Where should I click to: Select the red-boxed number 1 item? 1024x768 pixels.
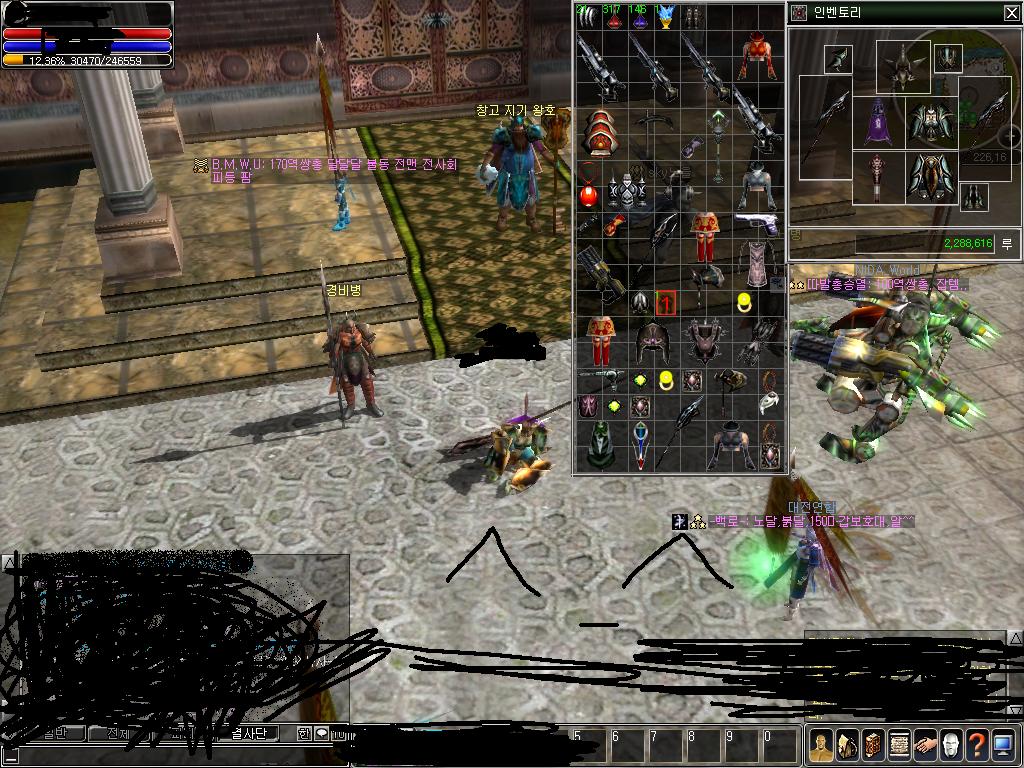[667, 302]
